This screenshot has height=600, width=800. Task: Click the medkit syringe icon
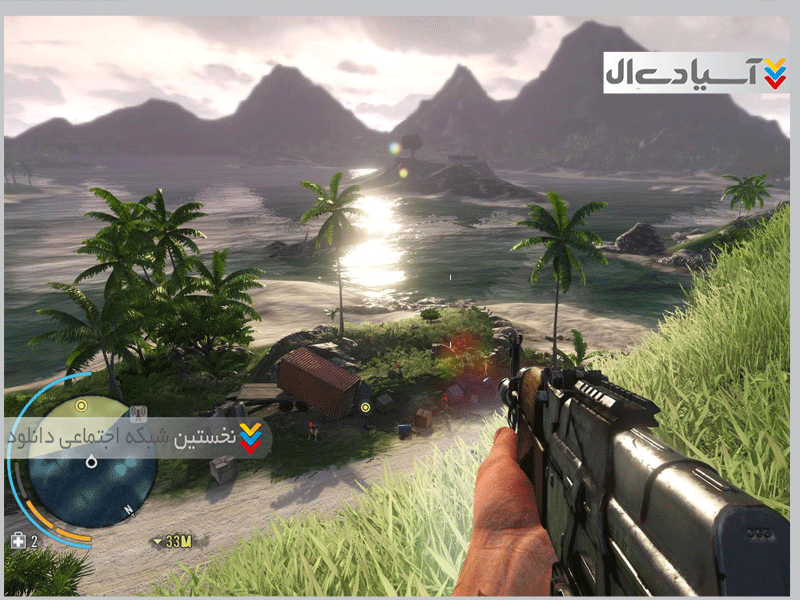pyautogui.click(x=17, y=541)
